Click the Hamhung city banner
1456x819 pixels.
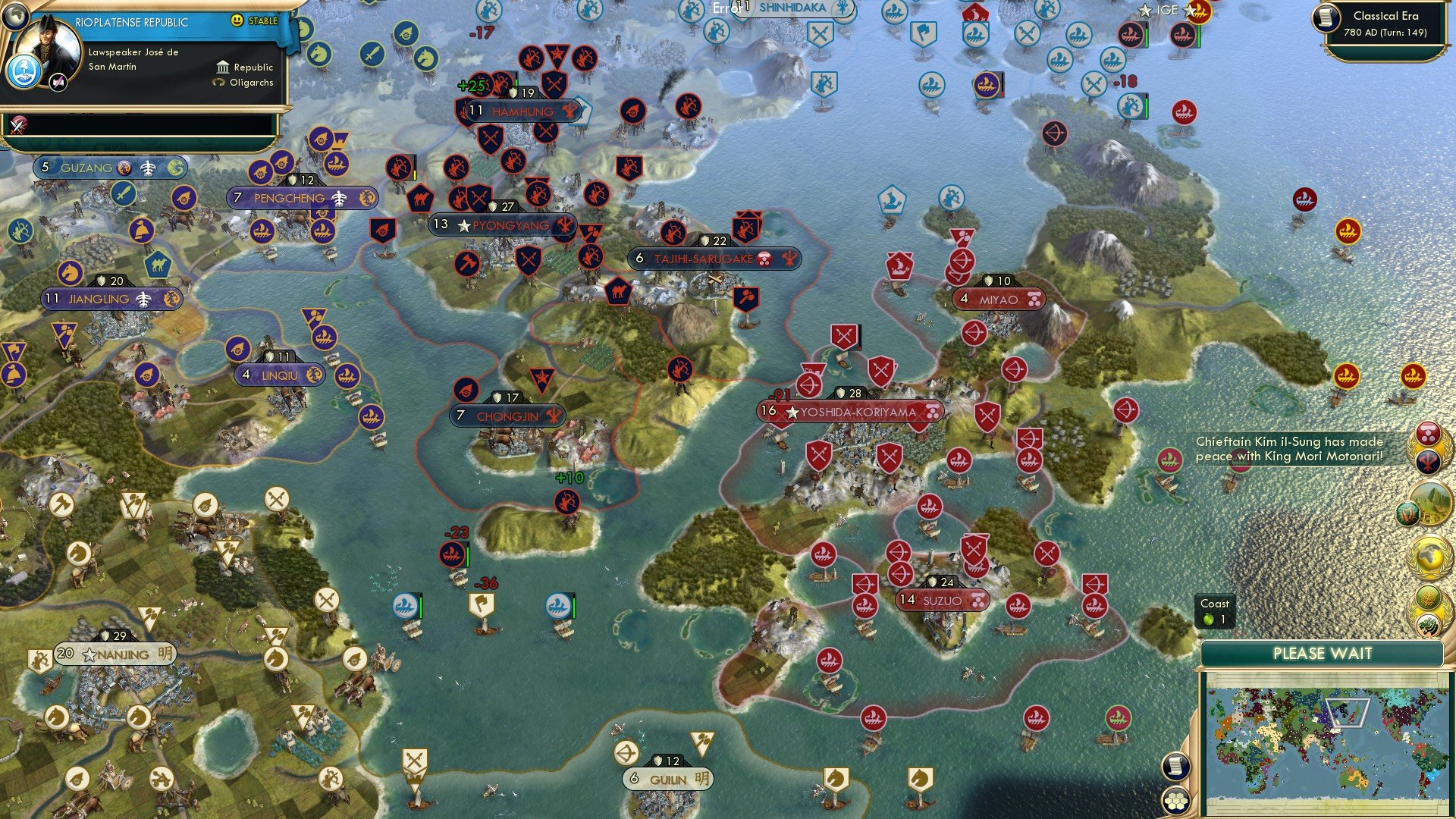click(523, 111)
